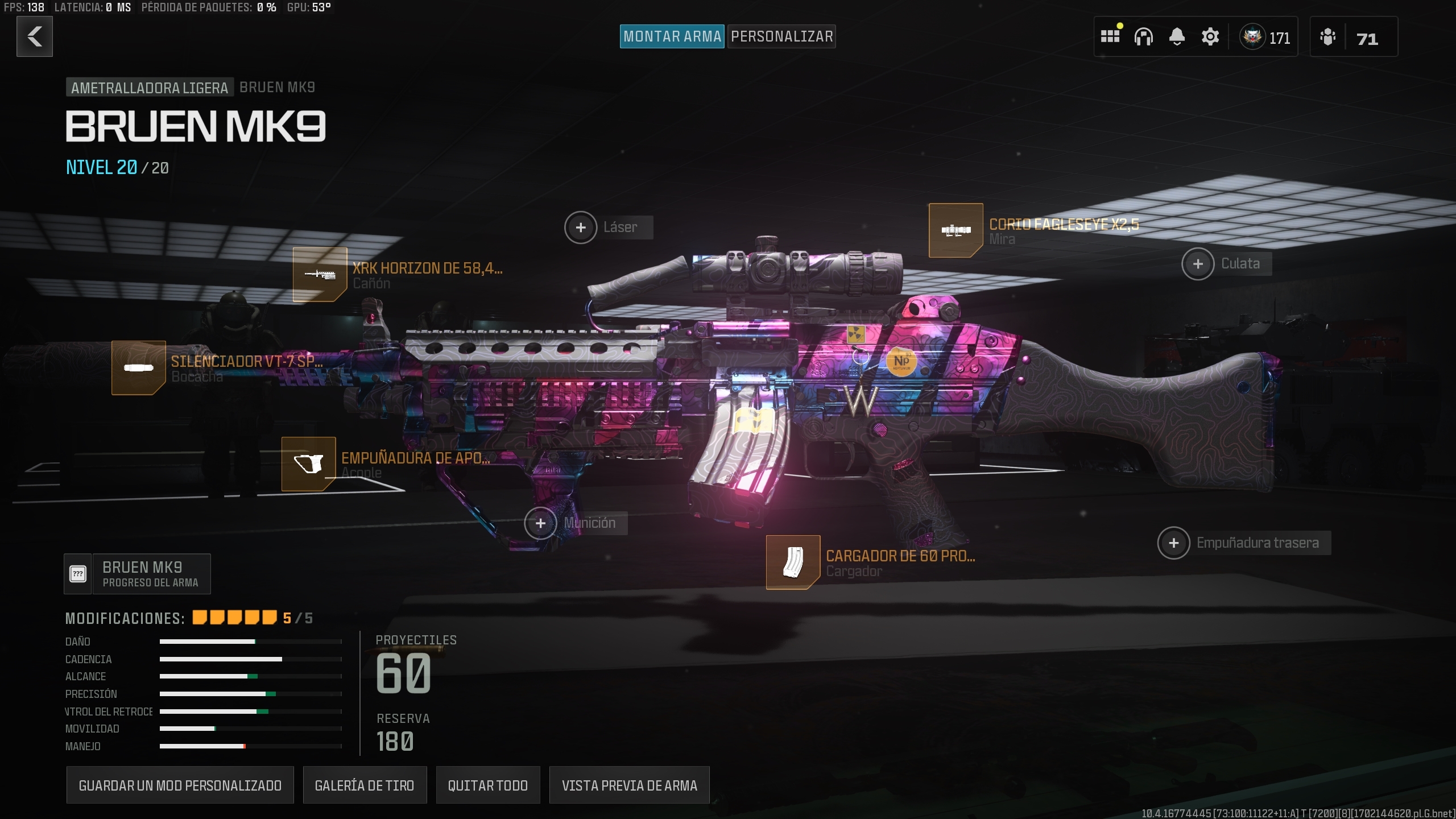Select the XRK Horizon cañón attachment icon
This screenshot has height=819, width=1456.
pos(320,275)
